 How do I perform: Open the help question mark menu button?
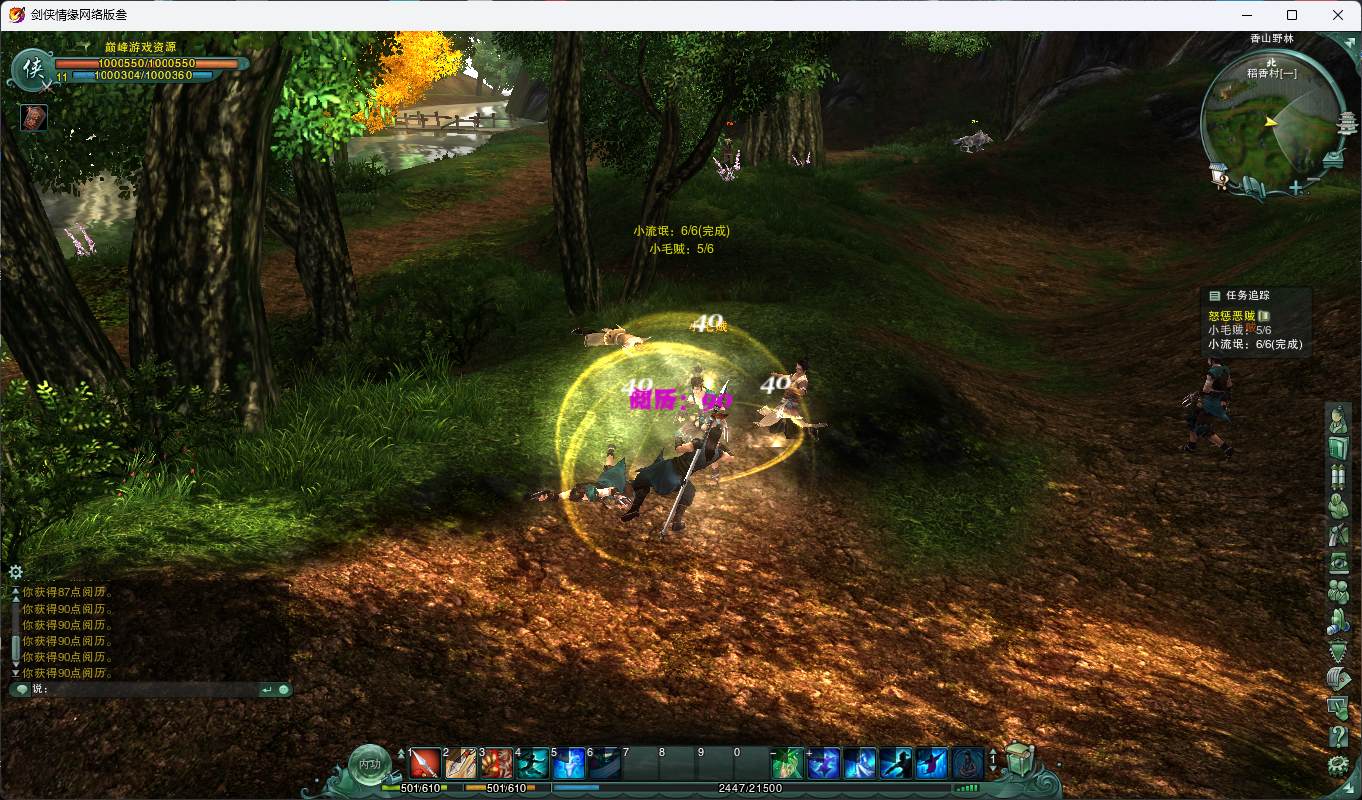[x=1338, y=738]
